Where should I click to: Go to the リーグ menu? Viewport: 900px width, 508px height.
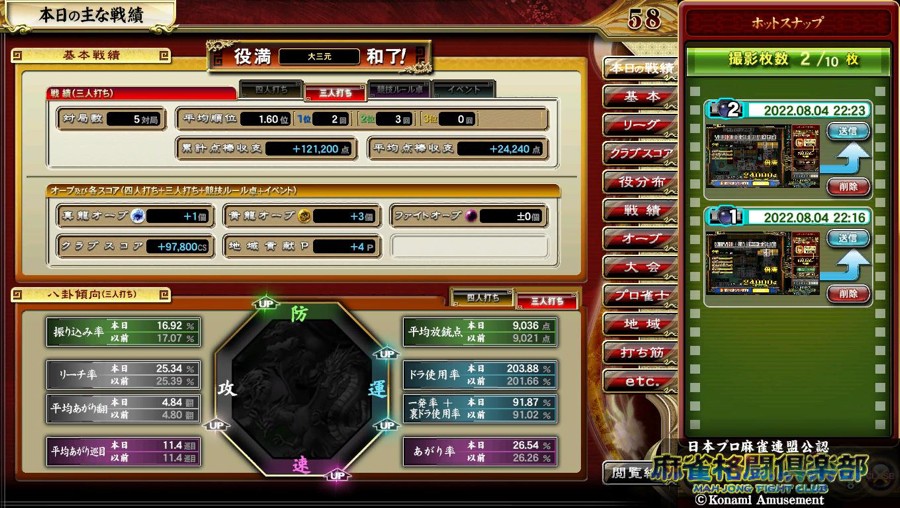point(640,125)
